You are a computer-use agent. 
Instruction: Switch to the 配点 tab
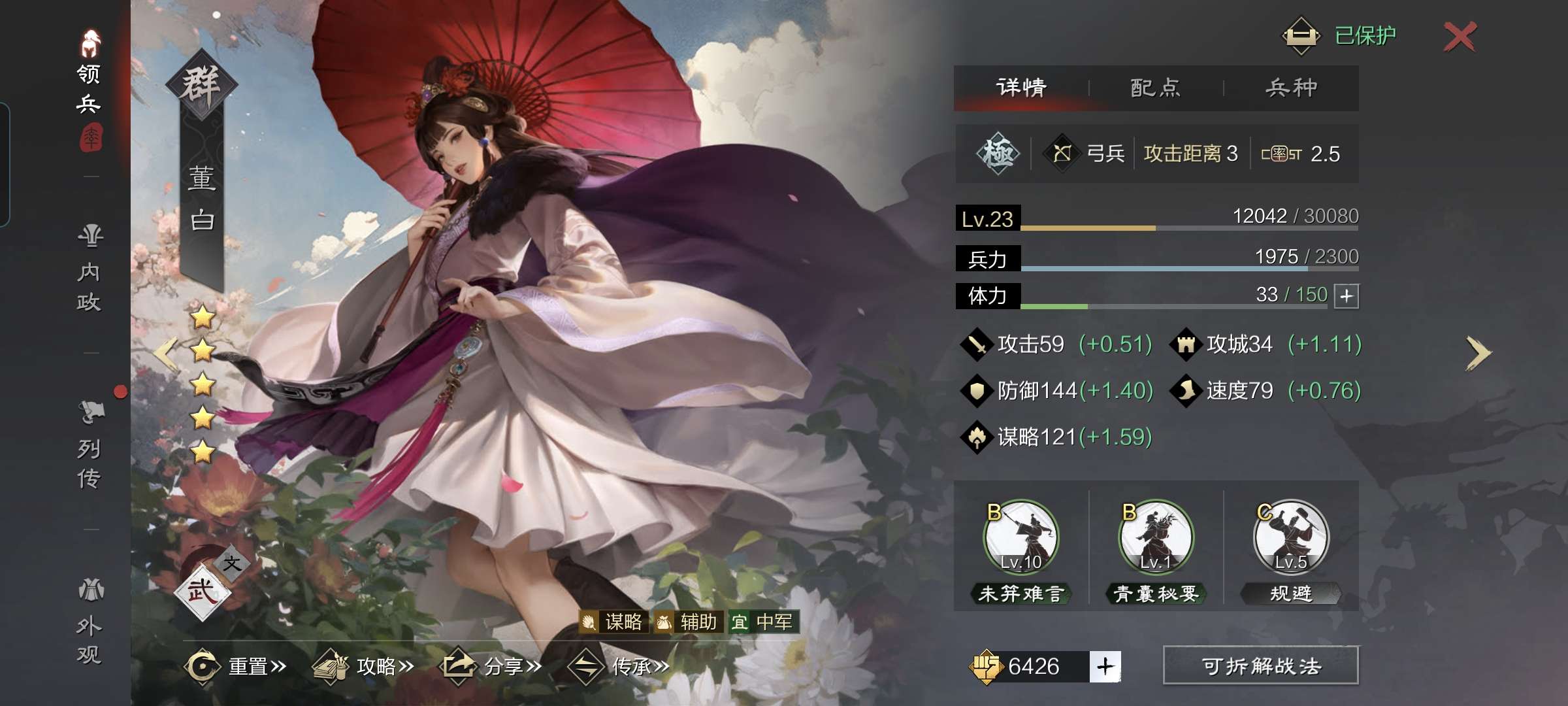click(x=1155, y=88)
